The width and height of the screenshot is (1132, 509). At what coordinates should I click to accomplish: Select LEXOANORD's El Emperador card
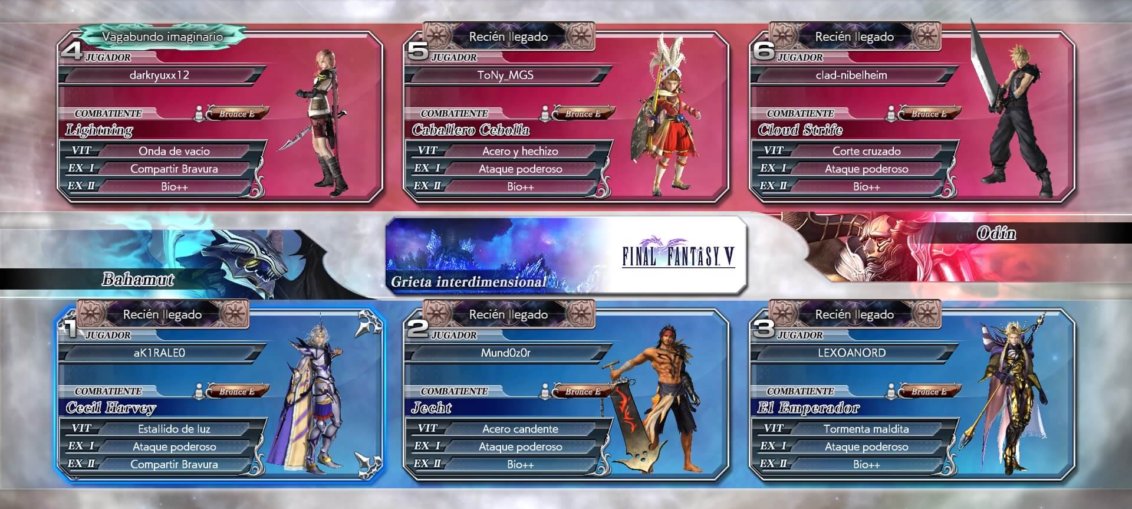(910, 393)
